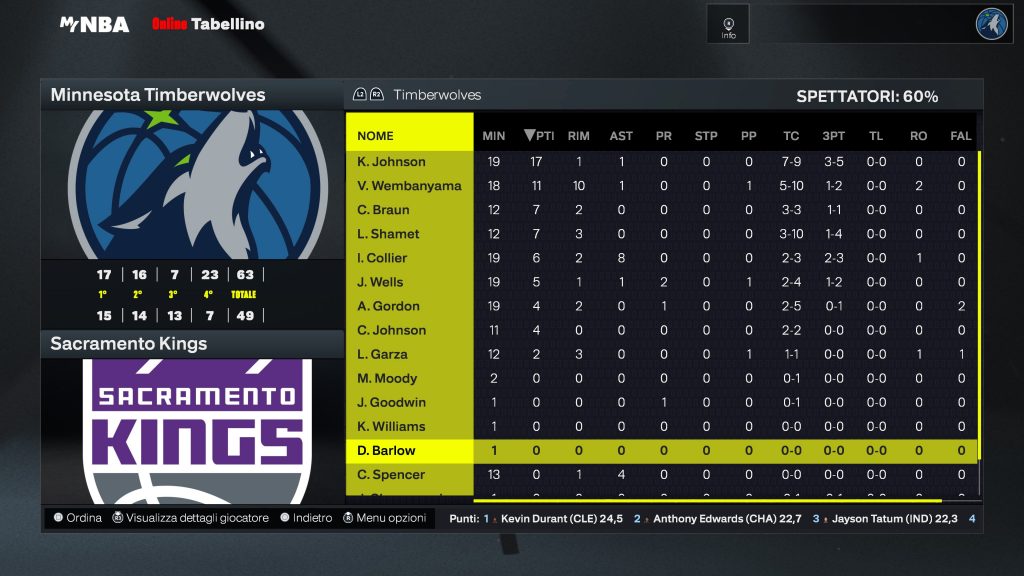Choose C. Spencer's player row
The width and height of the screenshot is (1024, 576).
[391, 474]
